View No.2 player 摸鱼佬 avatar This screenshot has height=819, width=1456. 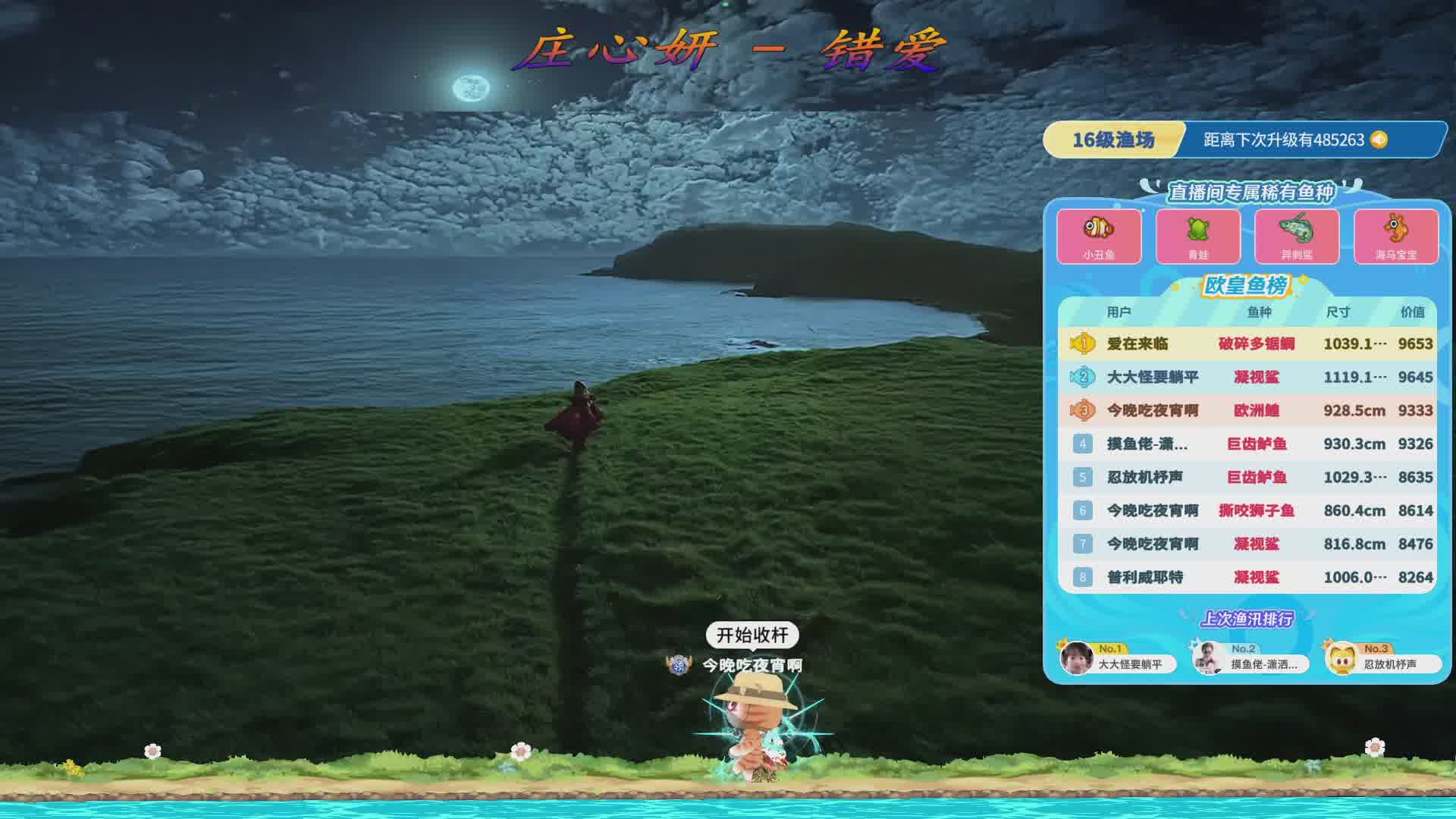(1209, 658)
